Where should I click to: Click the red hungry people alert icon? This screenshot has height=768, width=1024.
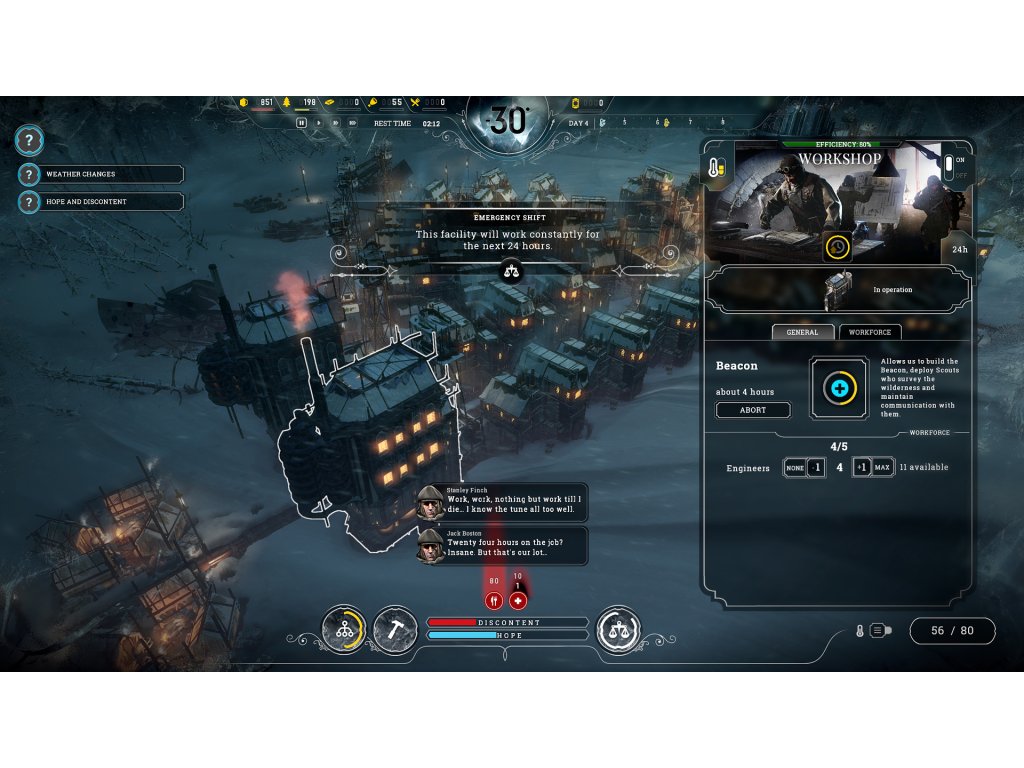coord(494,600)
